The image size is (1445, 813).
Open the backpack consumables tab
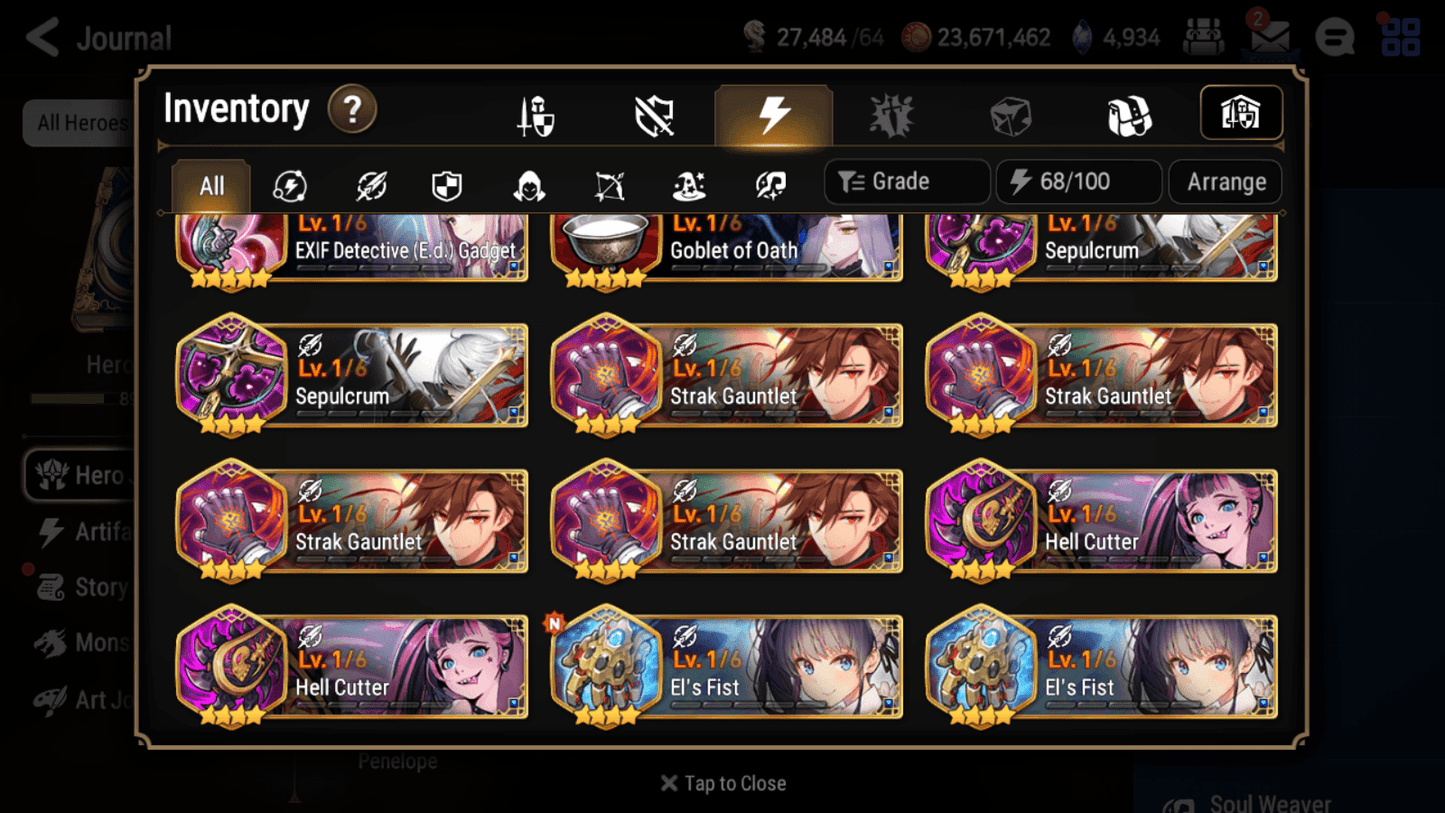[1130, 114]
